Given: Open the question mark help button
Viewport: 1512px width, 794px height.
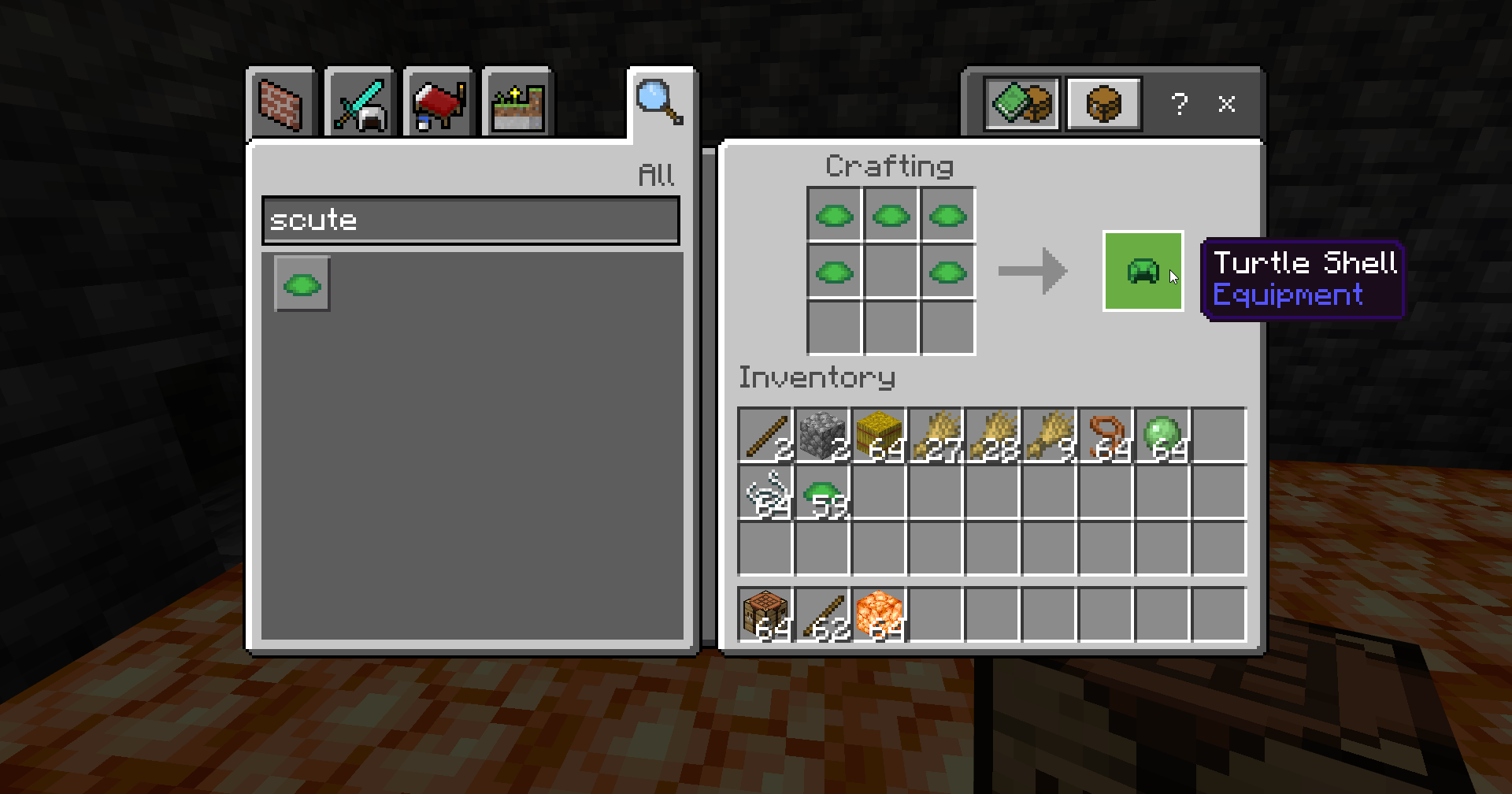Looking at the screenshot, I should coord(1179,104).
